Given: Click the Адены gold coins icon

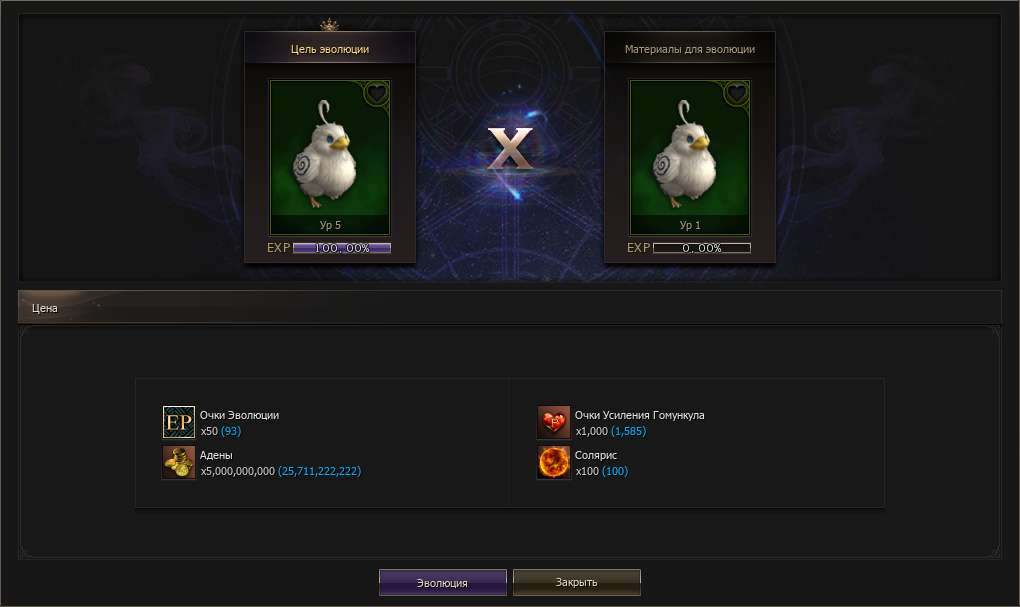Looking at the screenshot, I should coord(178,462).
